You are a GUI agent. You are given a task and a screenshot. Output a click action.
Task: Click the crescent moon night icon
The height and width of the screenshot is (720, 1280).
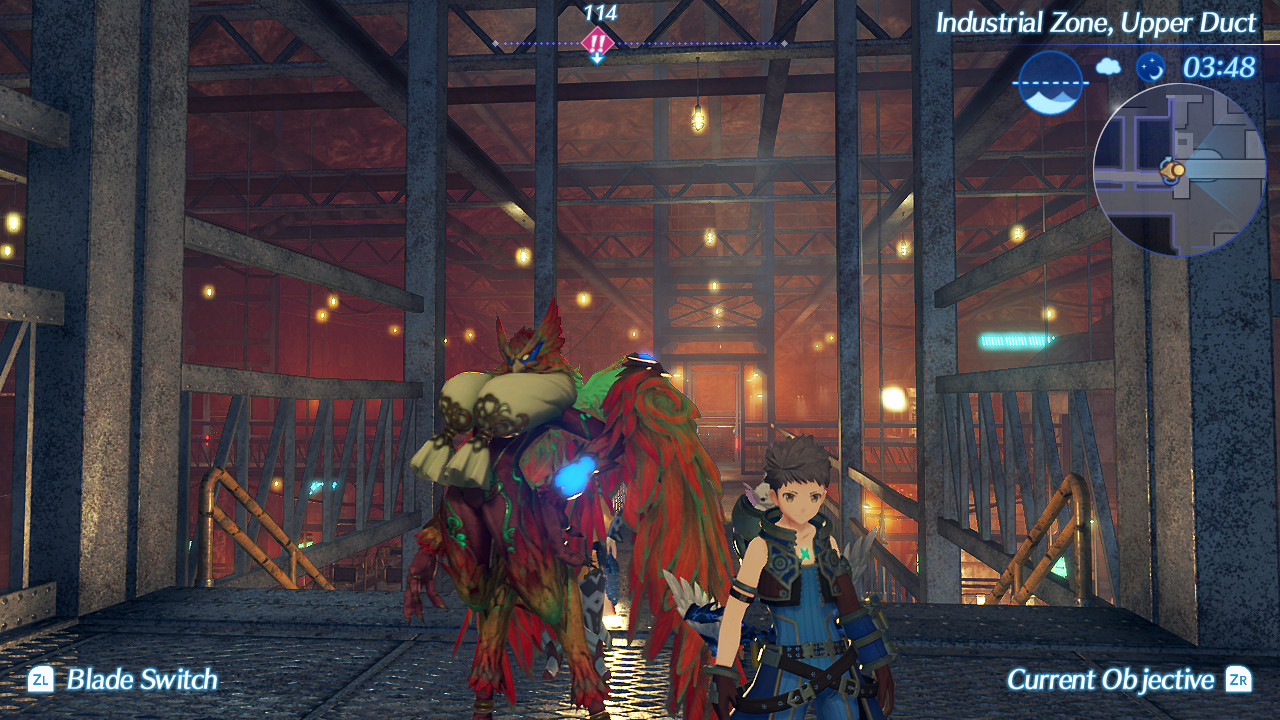click(x=1151, y=67)
